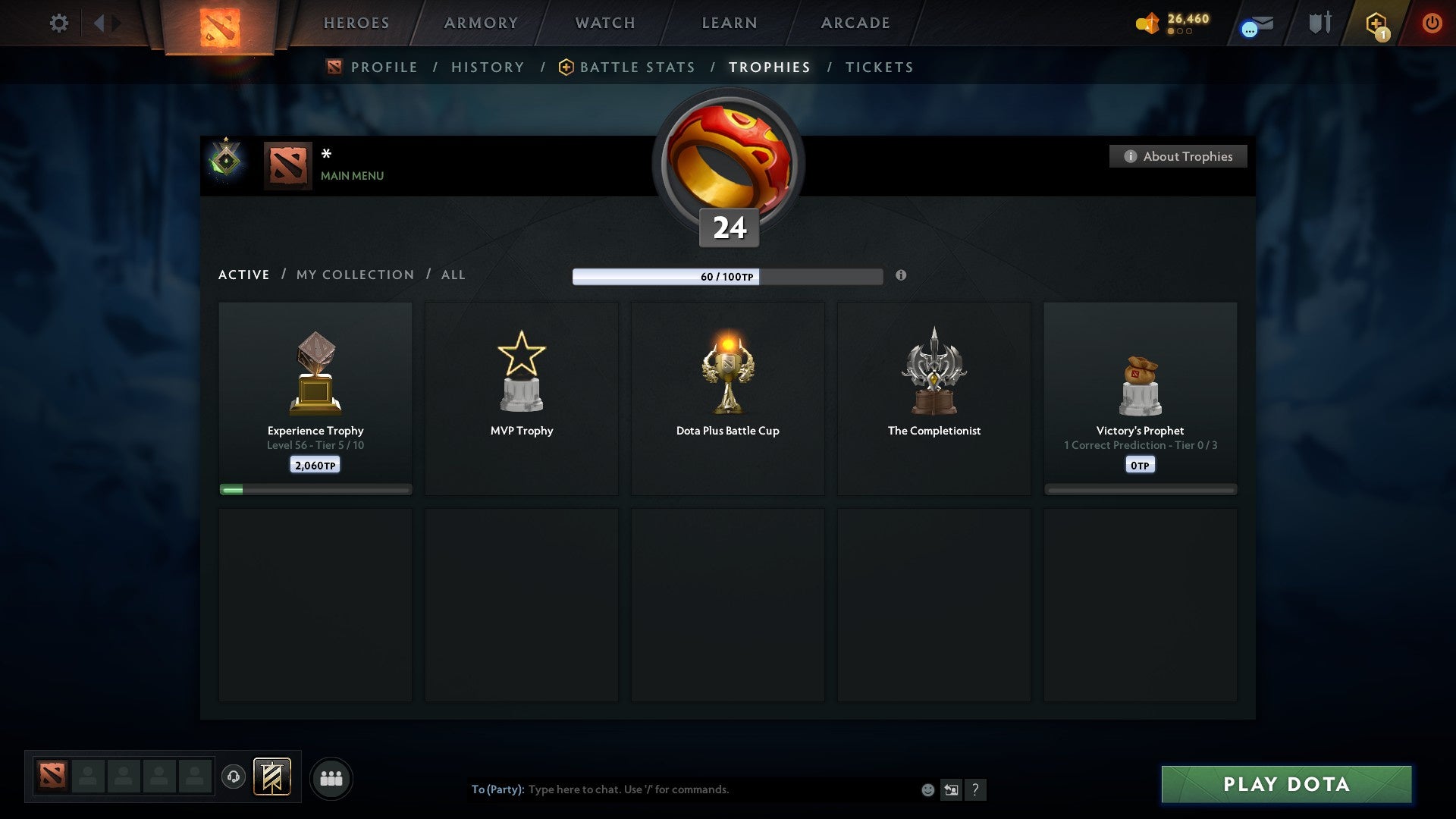The image size is (1456, 819).
Task: Open Dota Plus hexagon icon with notification
Action: coord(1376,23)
